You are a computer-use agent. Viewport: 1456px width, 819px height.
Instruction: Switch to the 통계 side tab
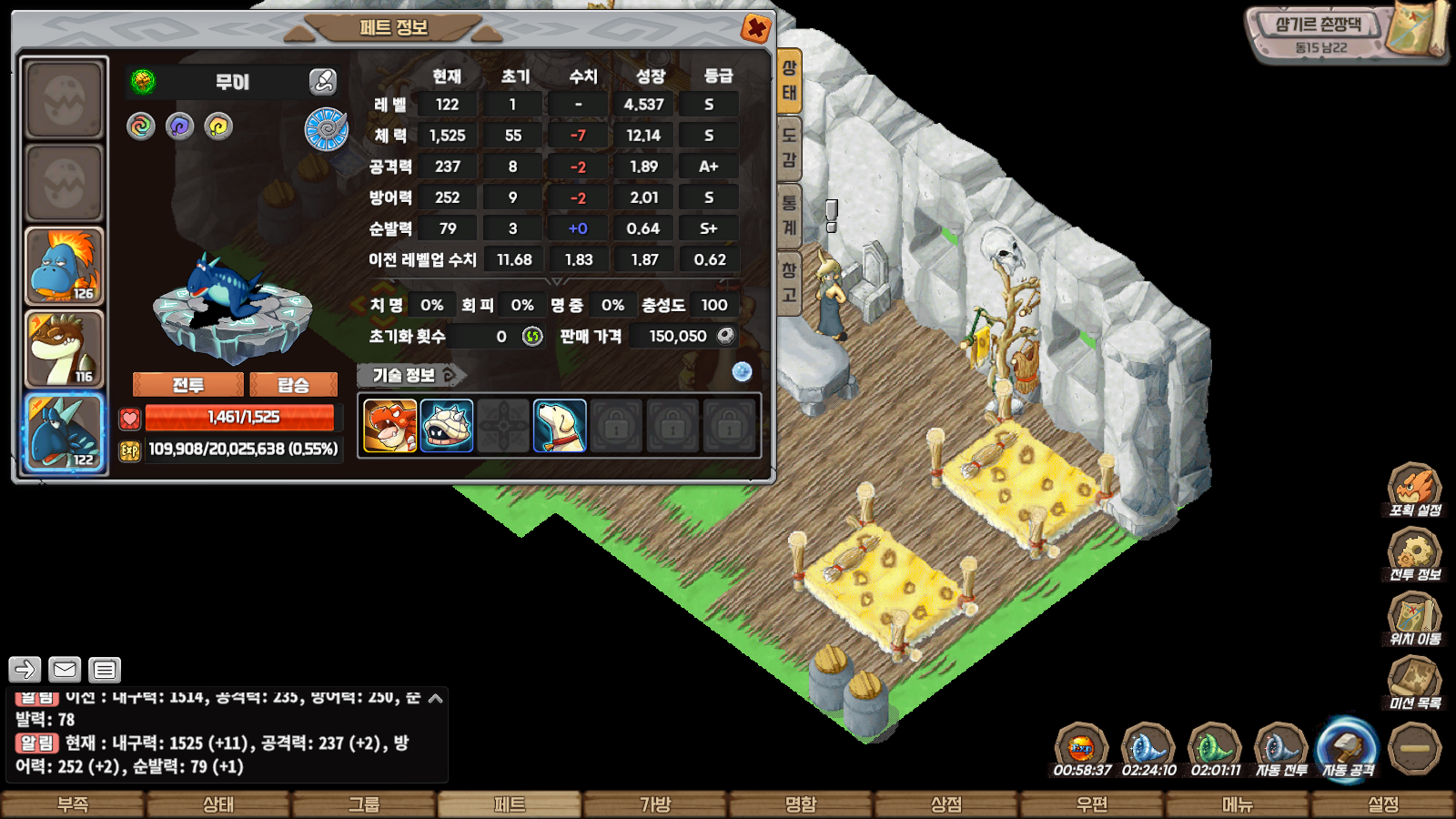click(x=789, y=215)
